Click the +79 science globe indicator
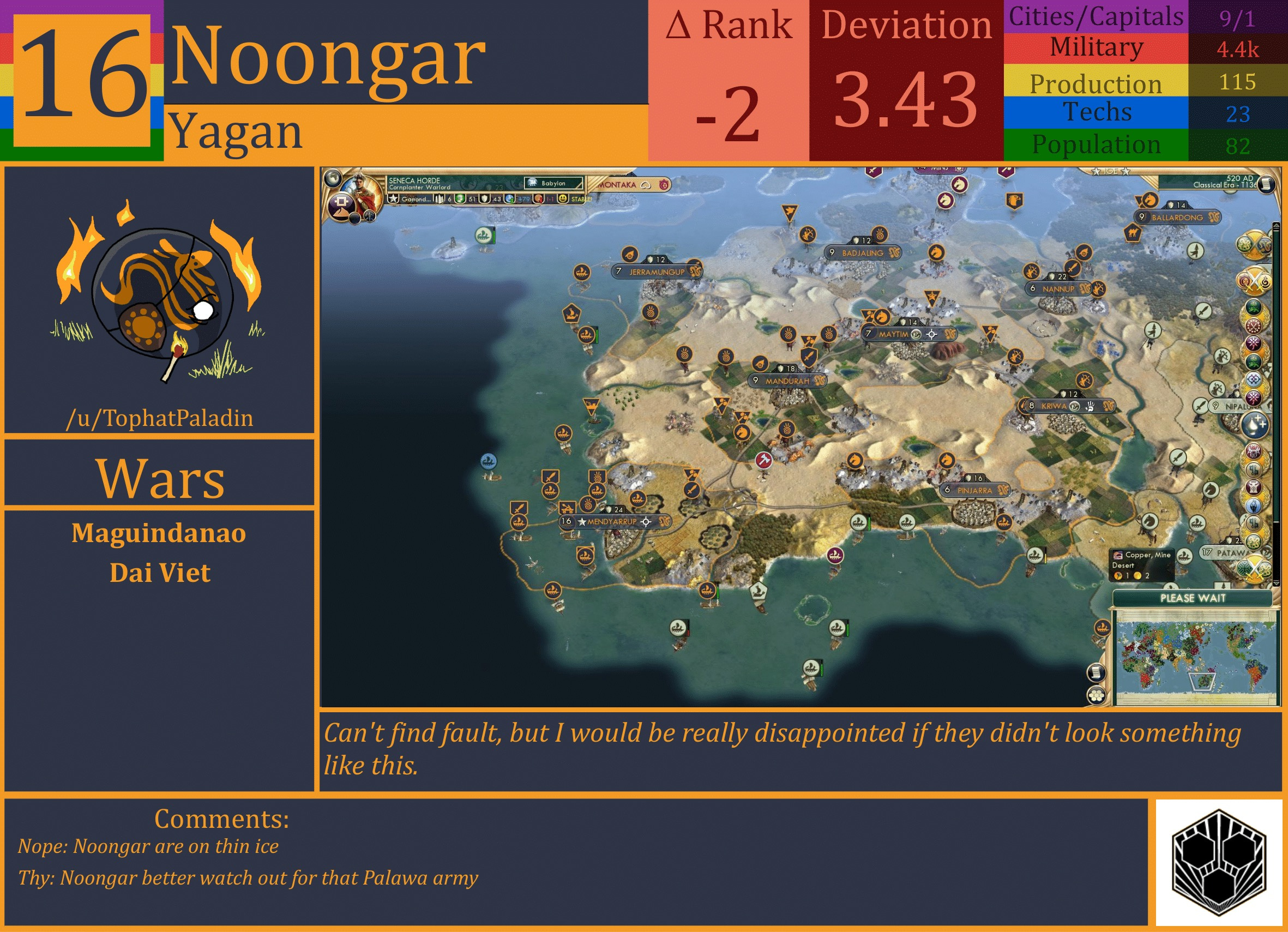Viewport: 1288px width, 932px height. [x=510, y=200]
